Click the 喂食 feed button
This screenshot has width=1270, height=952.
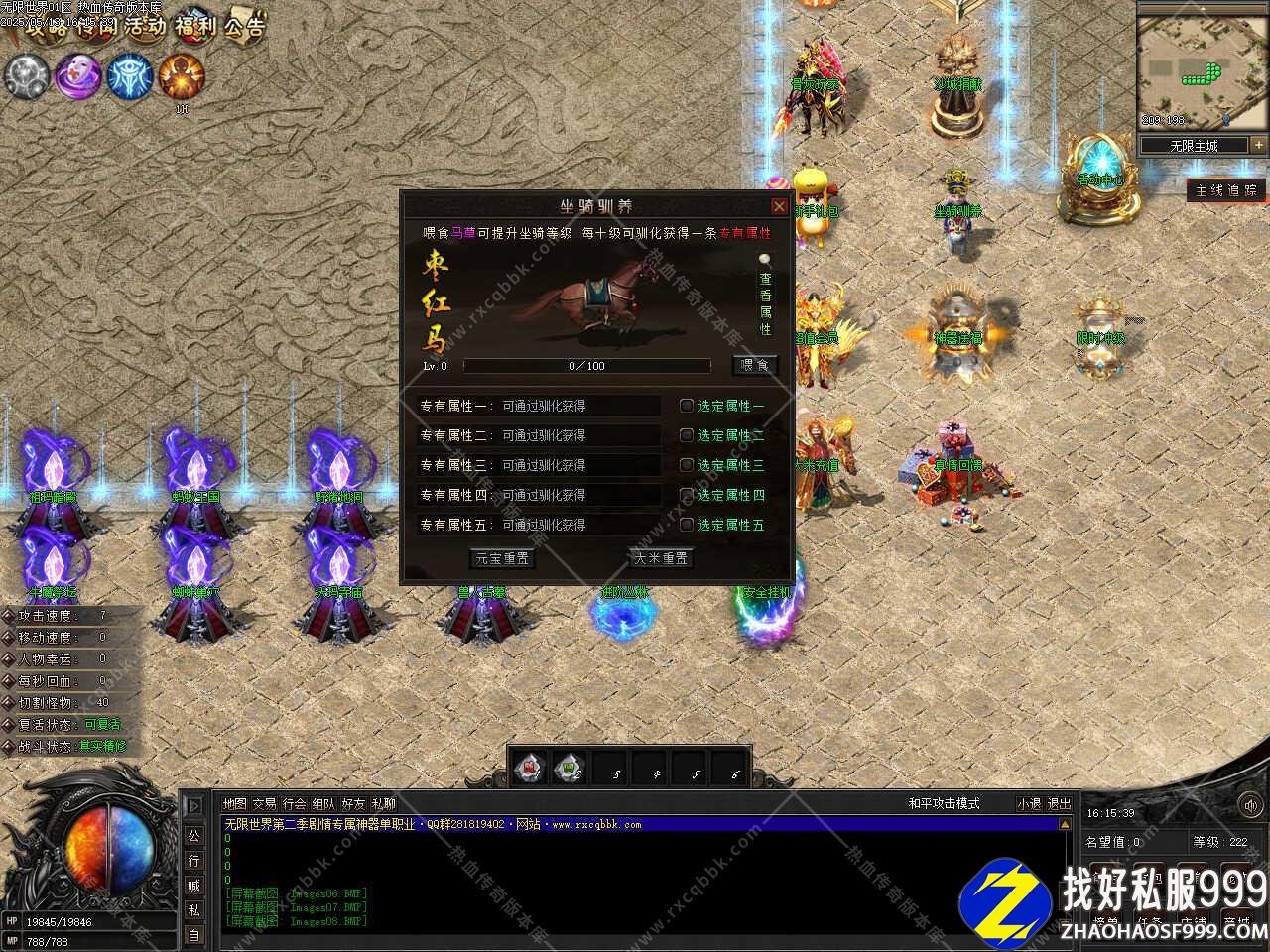(755, 366)
